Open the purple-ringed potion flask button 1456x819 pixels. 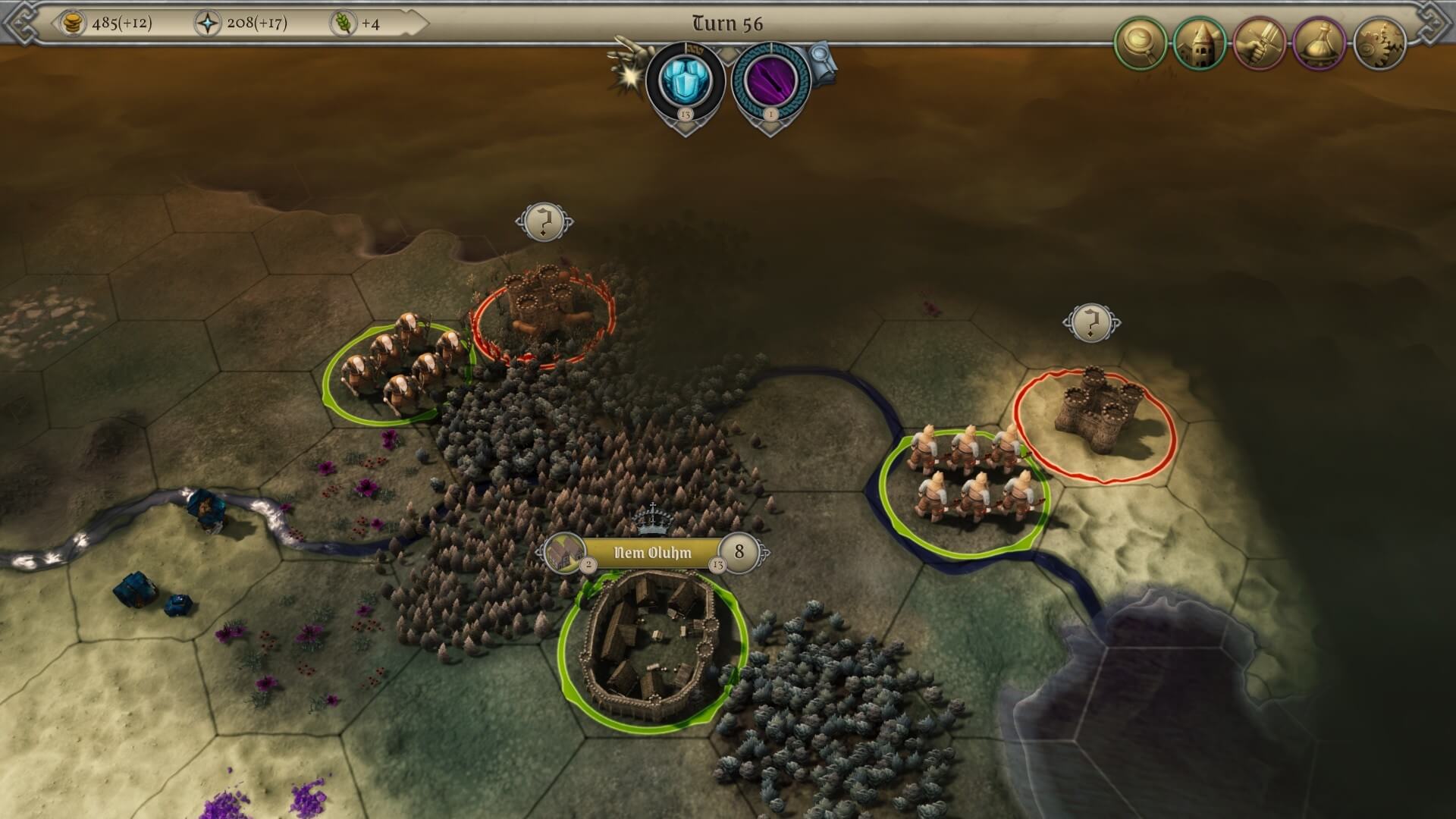(x=1319, y=43)
